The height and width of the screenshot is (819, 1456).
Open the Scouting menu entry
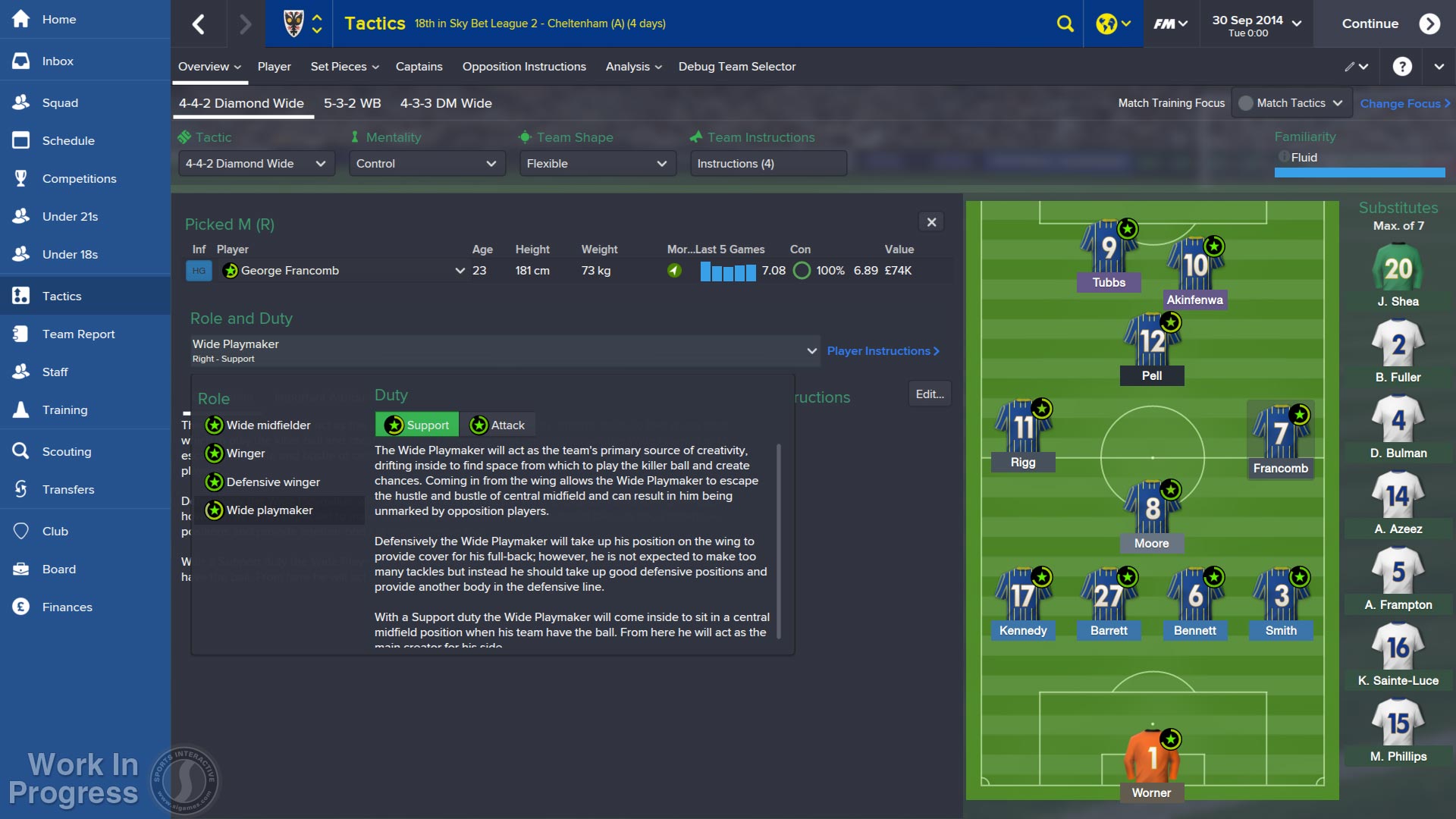click(x=66, y=452)
